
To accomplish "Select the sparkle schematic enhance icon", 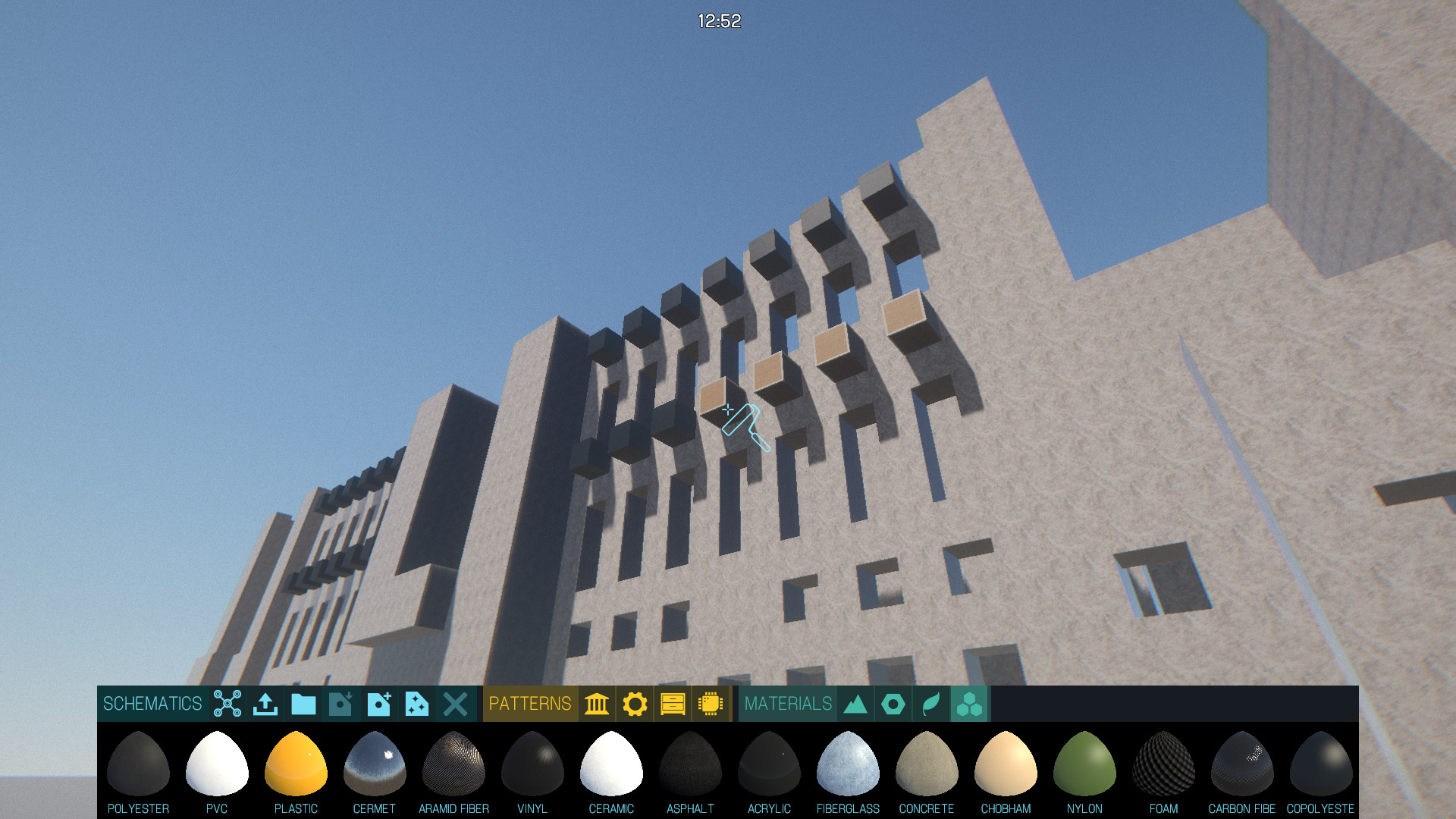I will [x=416, y=704].
